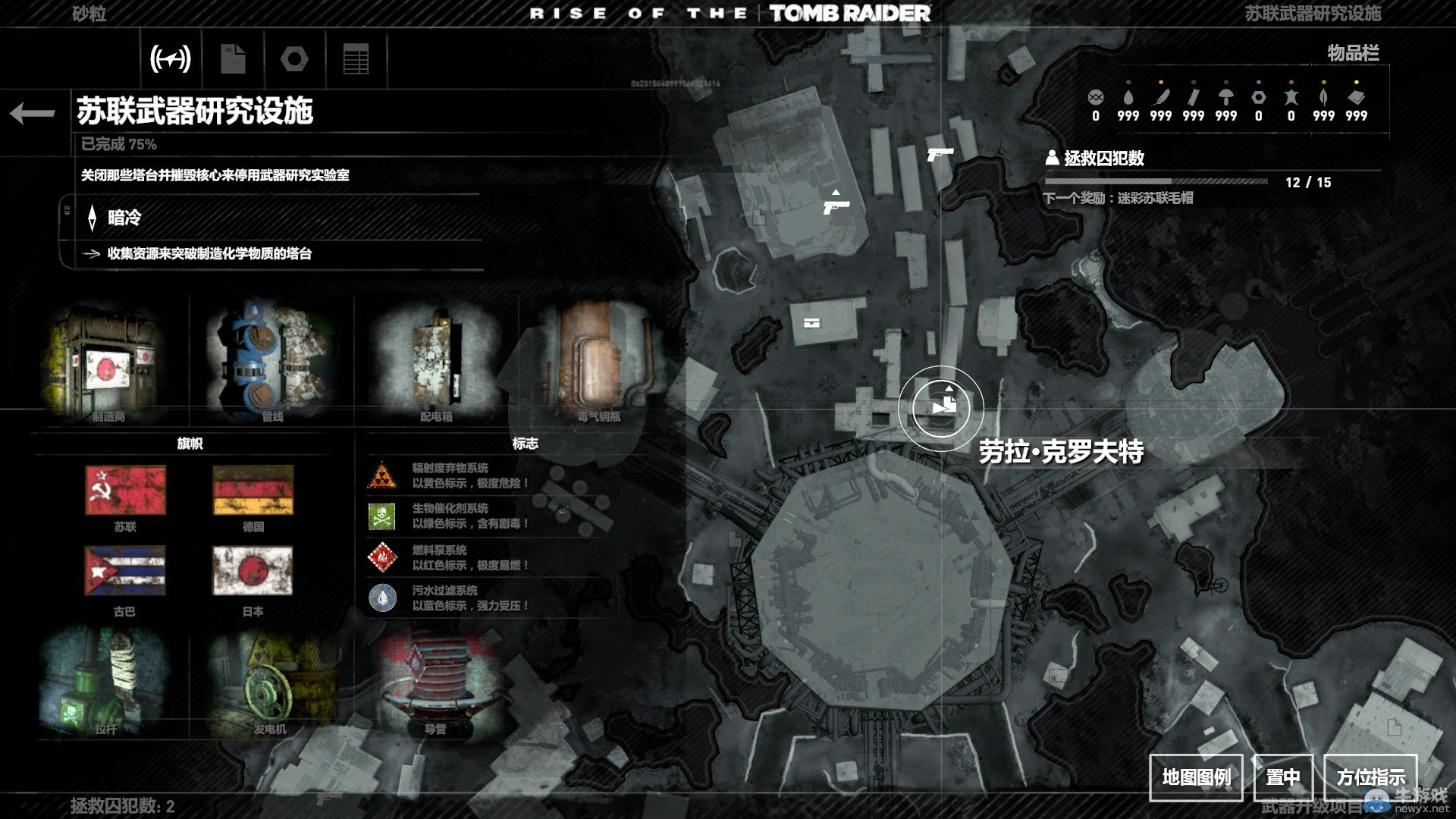1456x819 pixels.
Task: Select the 暗冷 mission objective entry
Action: click(x=124, y=218)
